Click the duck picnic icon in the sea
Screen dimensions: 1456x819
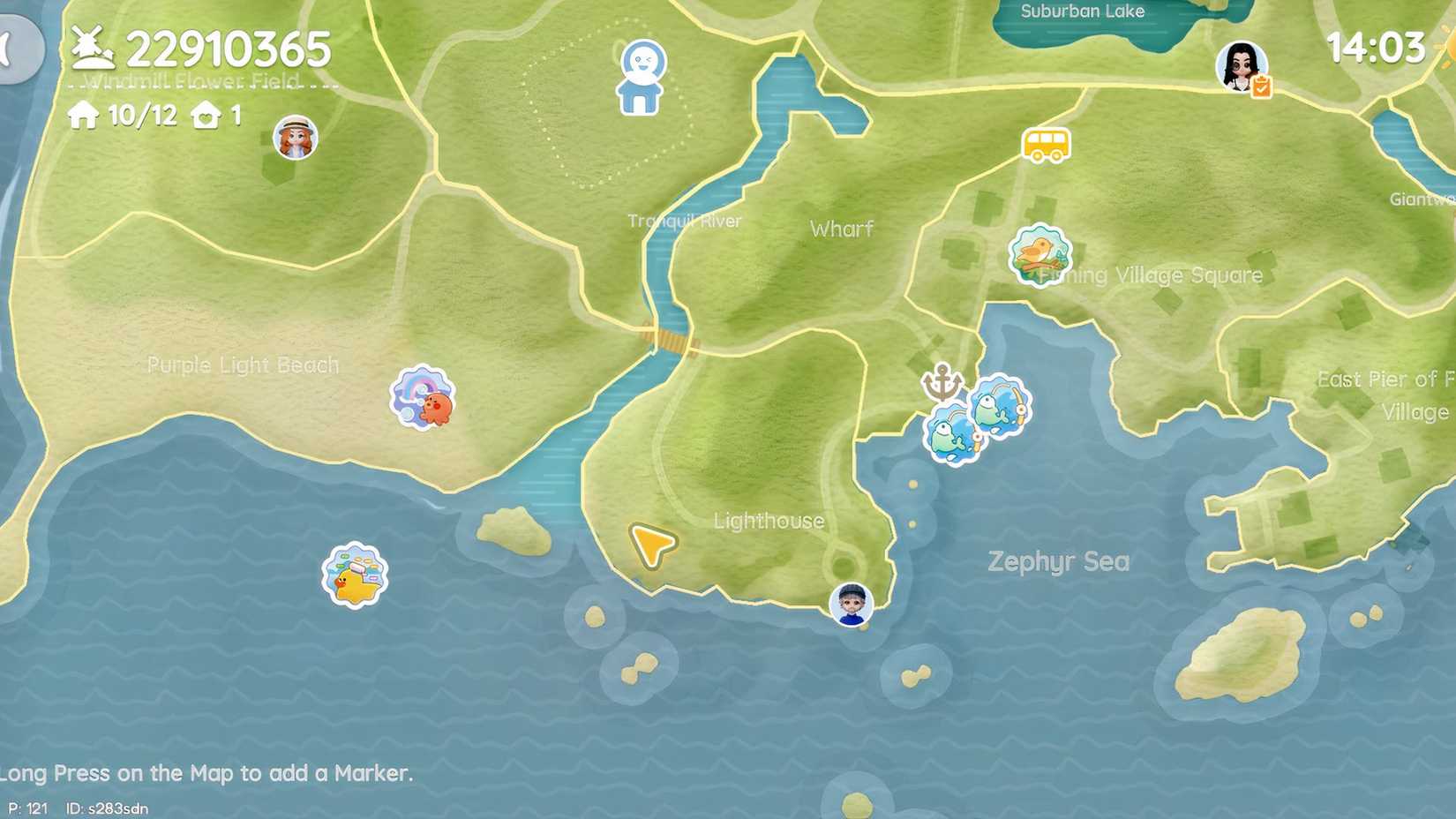(x=352, y=575)
